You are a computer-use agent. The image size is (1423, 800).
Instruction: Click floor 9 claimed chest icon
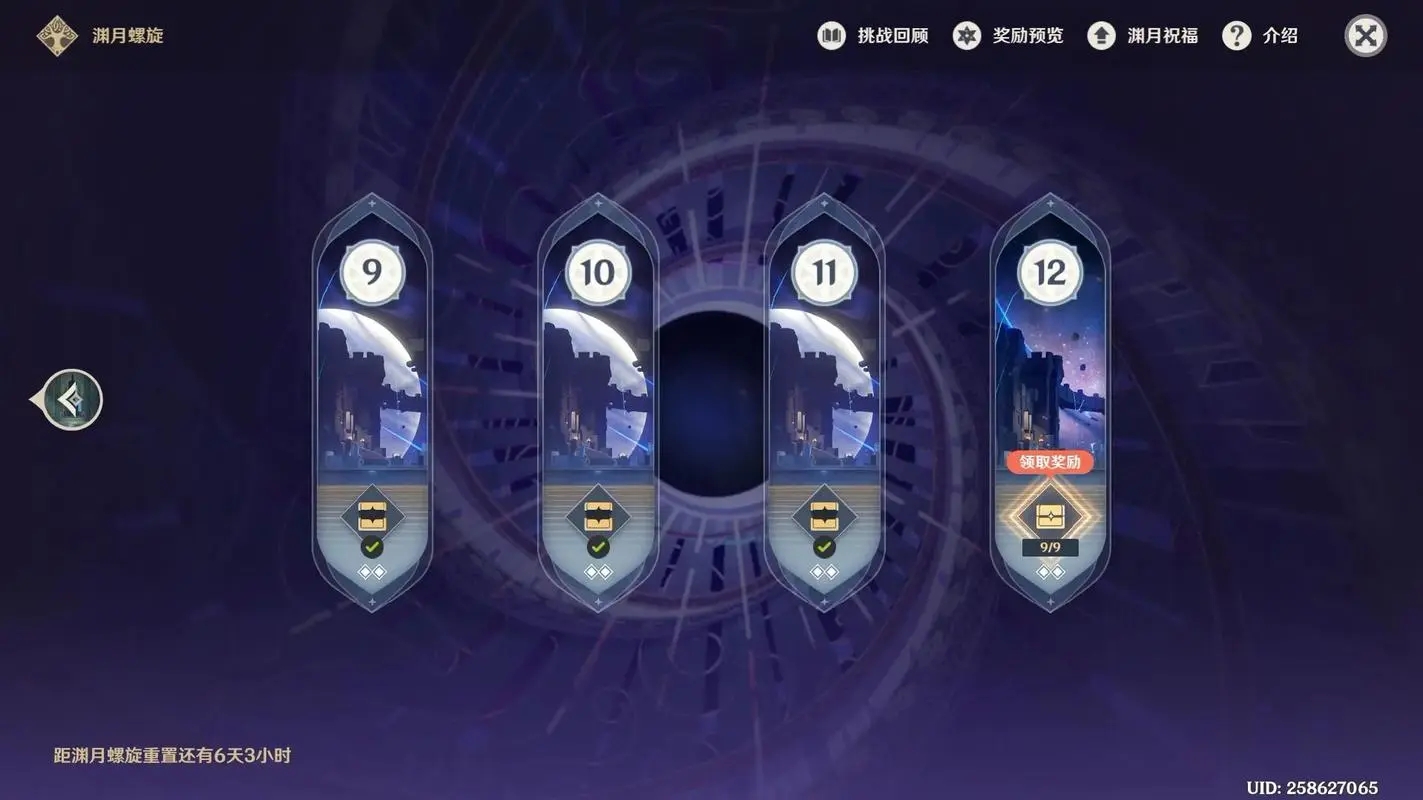click(372, 517)
